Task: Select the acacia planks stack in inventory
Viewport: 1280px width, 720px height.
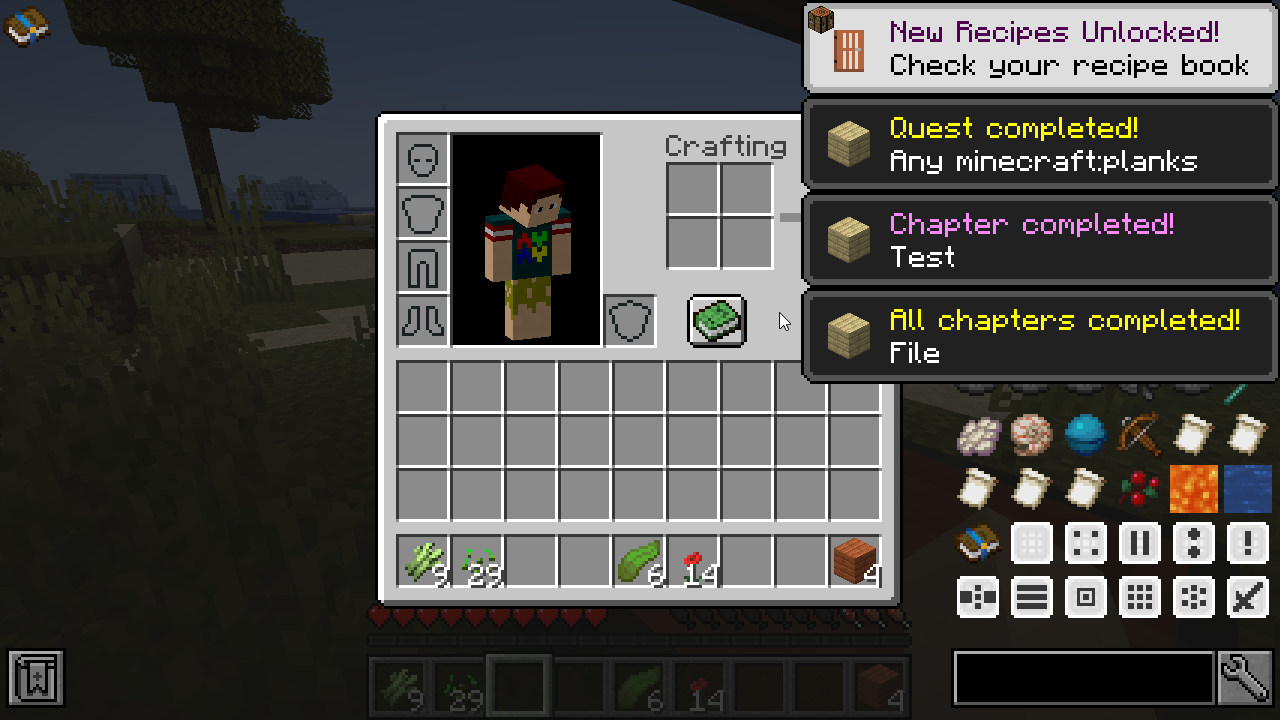Action: pos(855,560)
